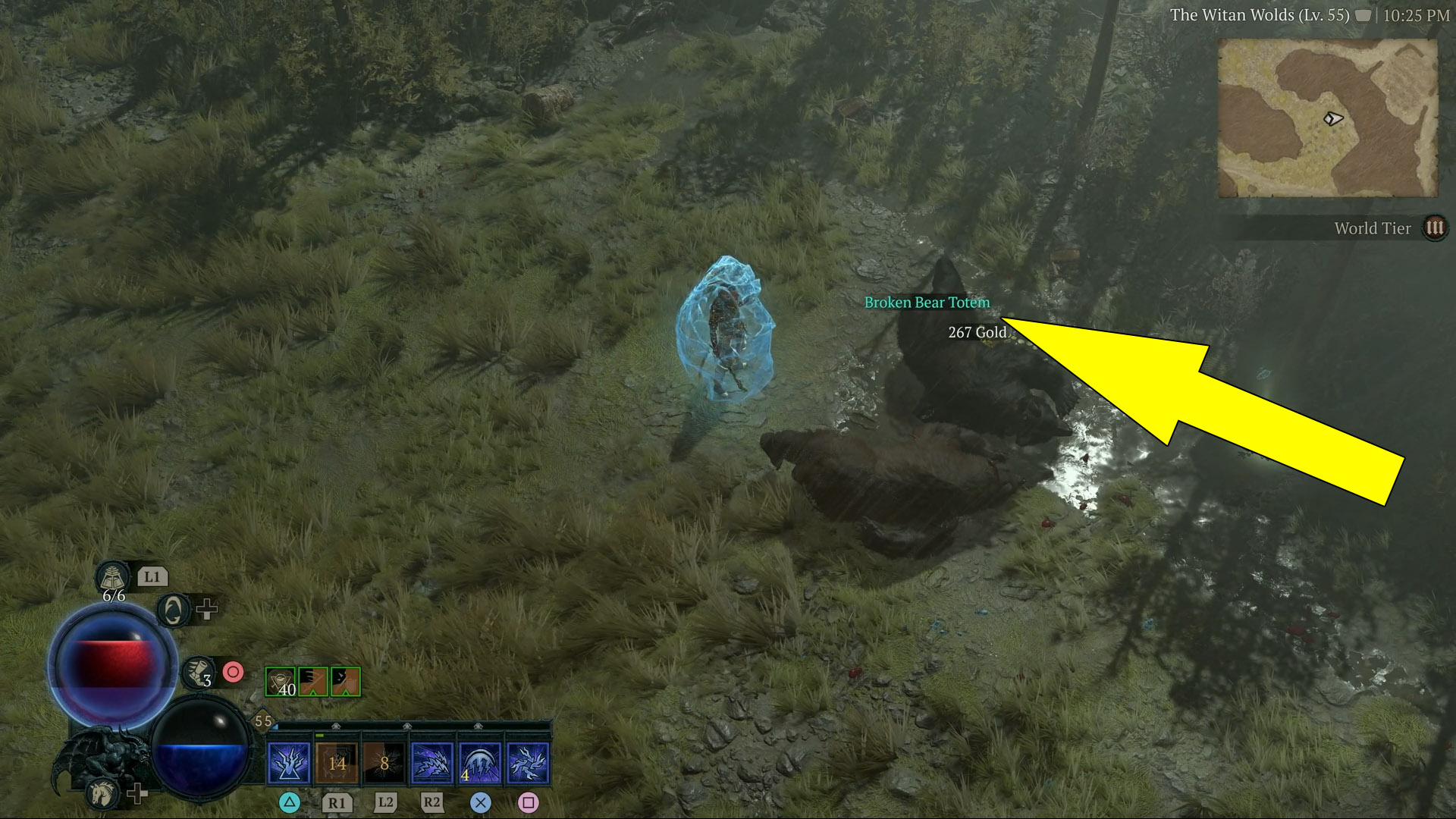
Task: Click the L2 skill icon on cooldown showing 8
Action: click(x=384, y=764)
